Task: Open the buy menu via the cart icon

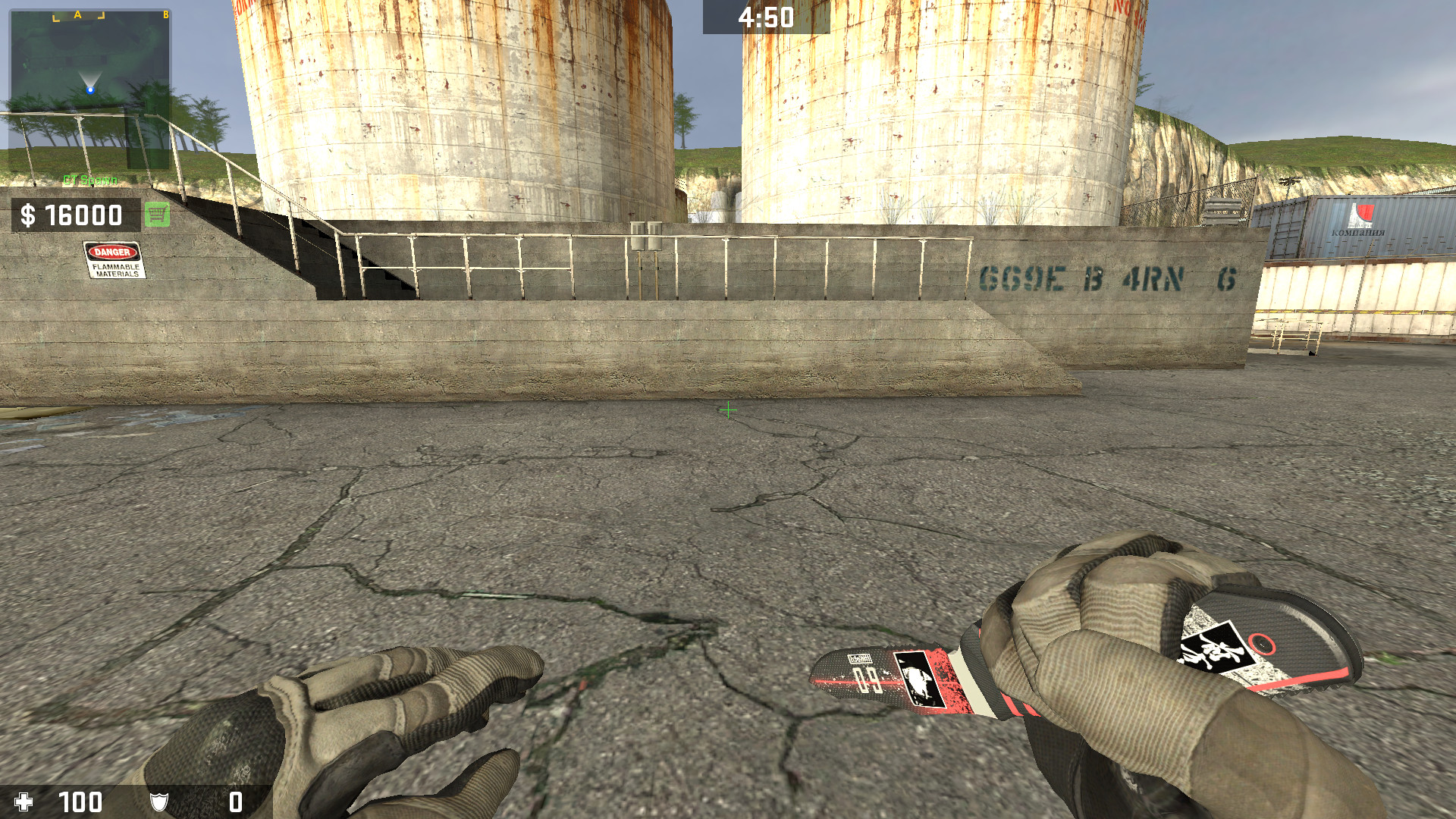Action: (155, 216)
